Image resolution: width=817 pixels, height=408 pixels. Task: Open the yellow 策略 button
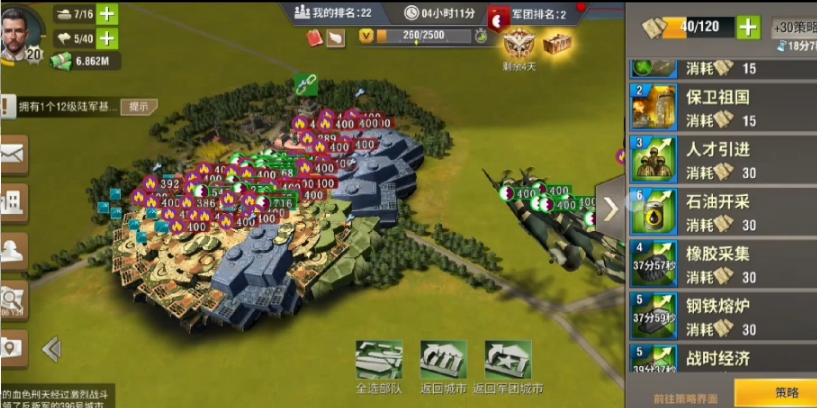(x=775, y=393)
